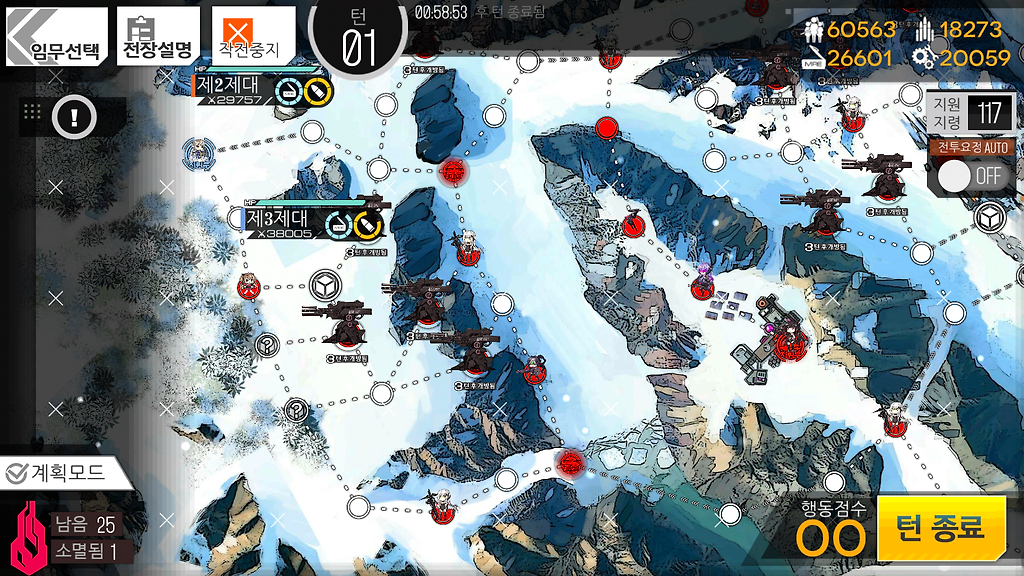Image resolution: width=1024 pixels, height=576 pixels.
Task: Select the 제2제대 echelon label
Action: point(230,87)
